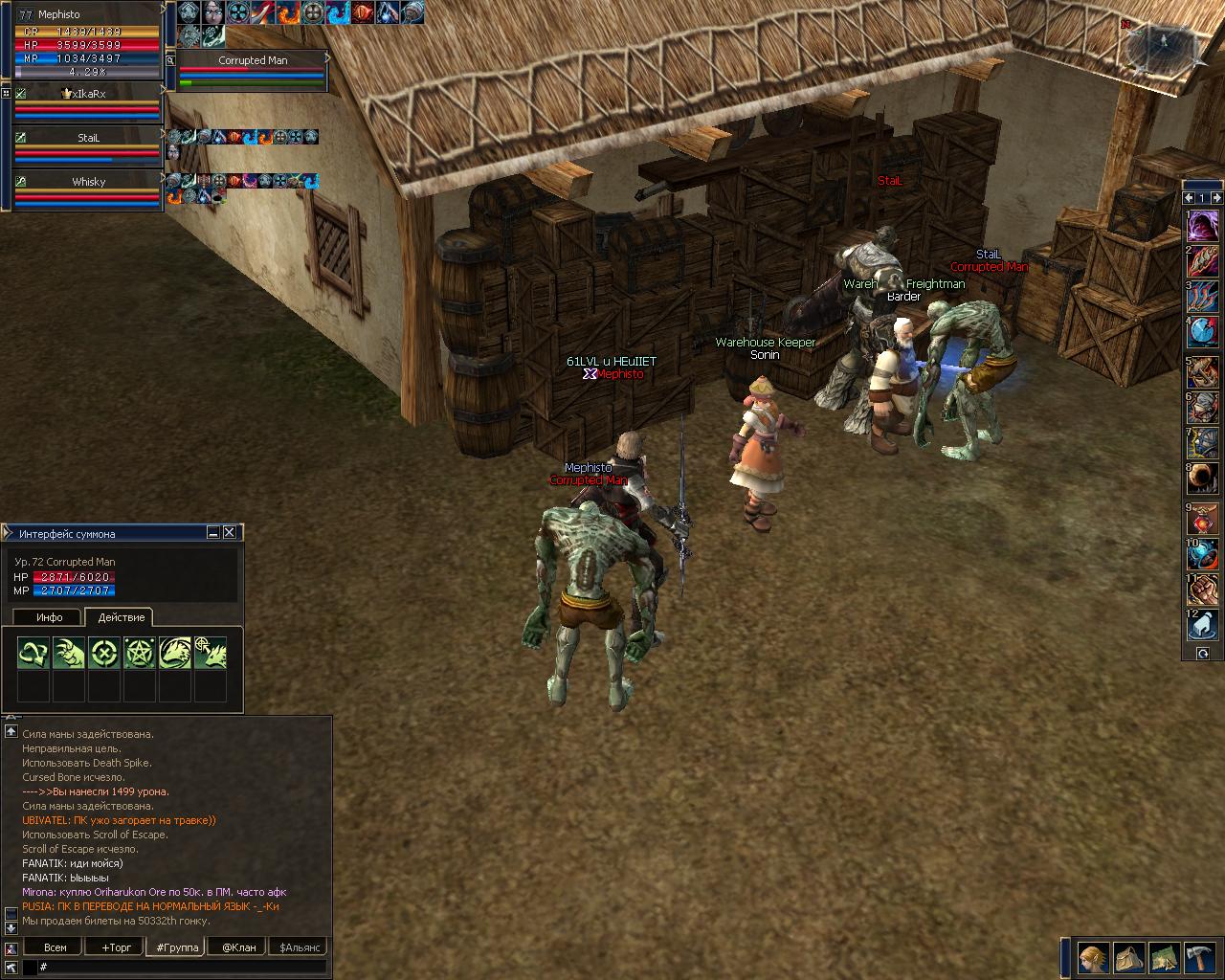Minimize the summon interface window
1225x980 pixels.
pos(213,533)
